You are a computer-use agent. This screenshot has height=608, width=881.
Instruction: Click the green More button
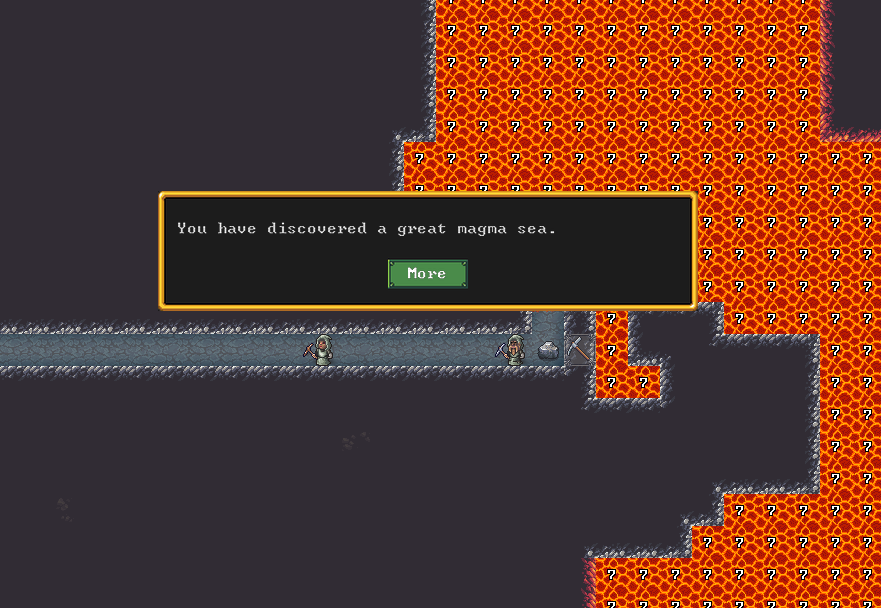point(427,274)
